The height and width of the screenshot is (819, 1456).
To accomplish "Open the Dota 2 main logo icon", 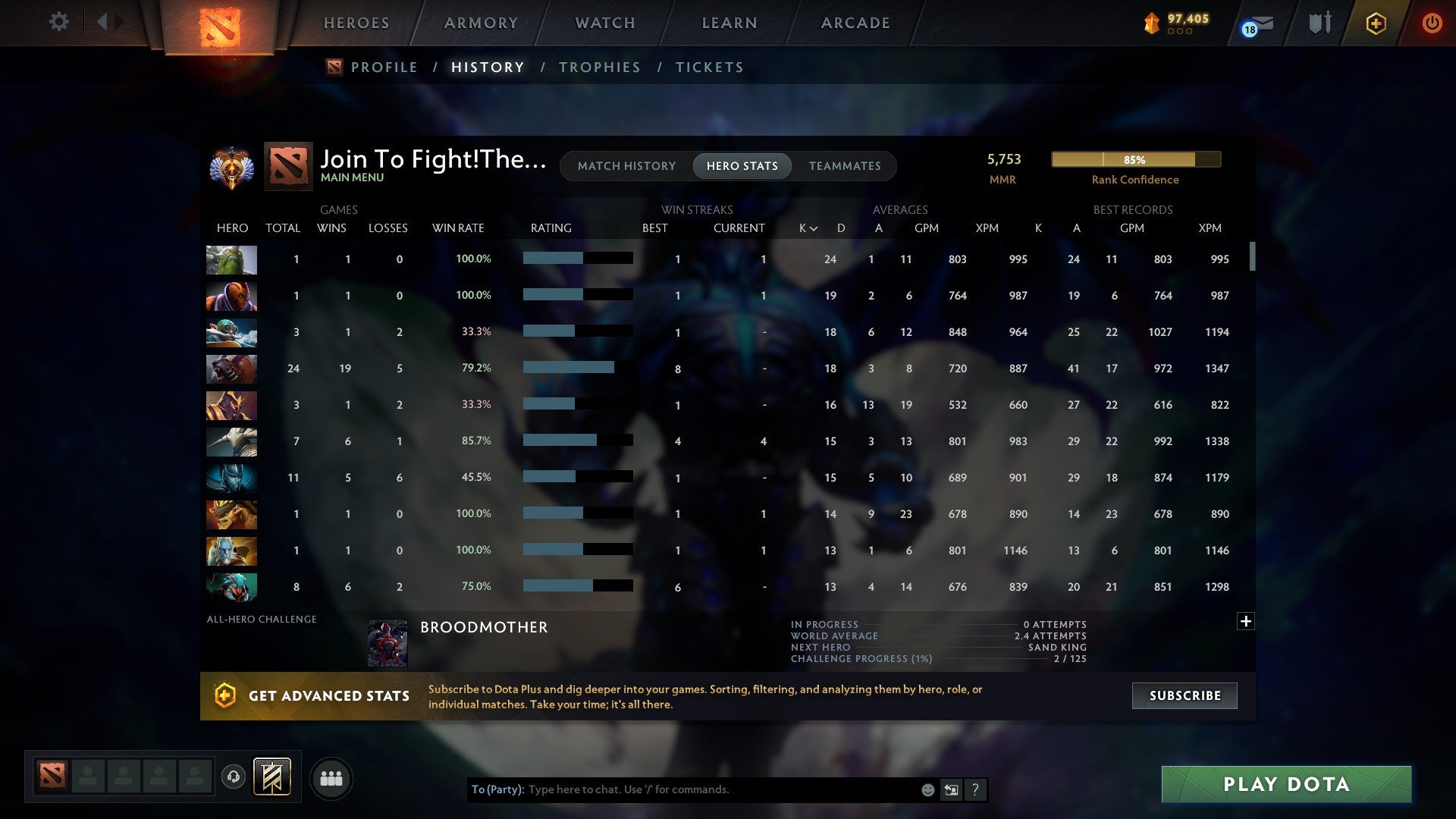I will coord(221,23).
